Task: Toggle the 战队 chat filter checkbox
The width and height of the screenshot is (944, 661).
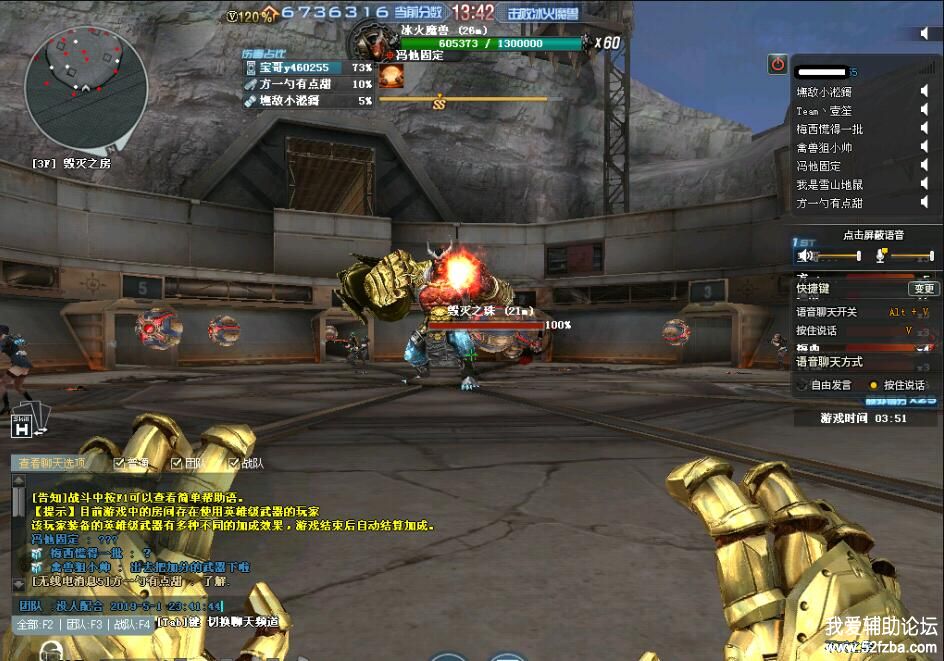Action: tap(233, 463)
